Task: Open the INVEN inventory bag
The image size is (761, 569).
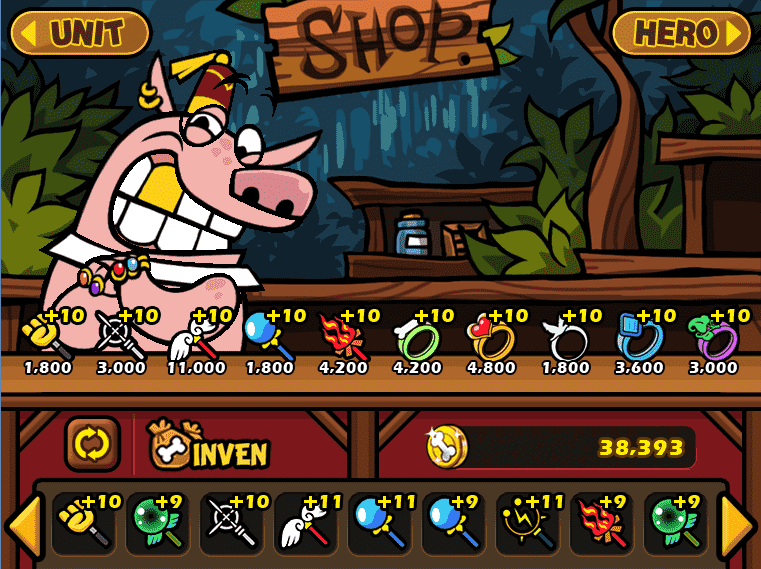Action: pos(208,446)
